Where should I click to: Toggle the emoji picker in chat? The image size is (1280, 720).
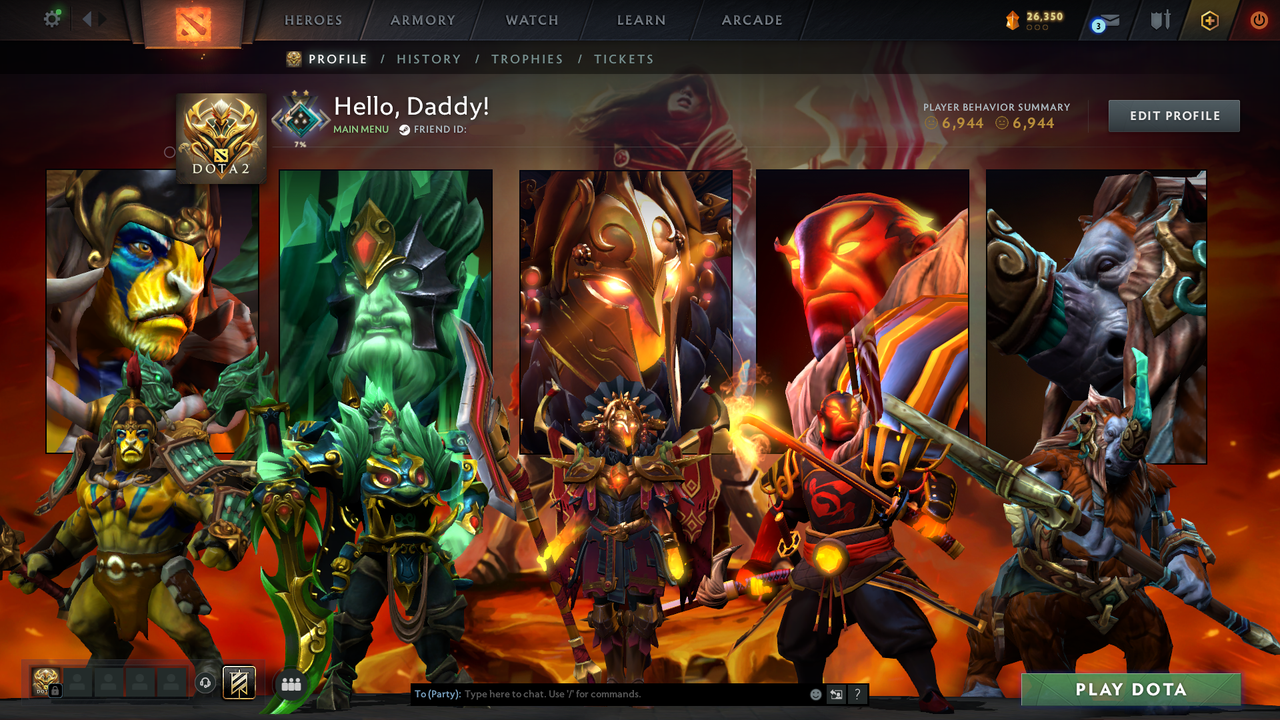click(816, 693)
